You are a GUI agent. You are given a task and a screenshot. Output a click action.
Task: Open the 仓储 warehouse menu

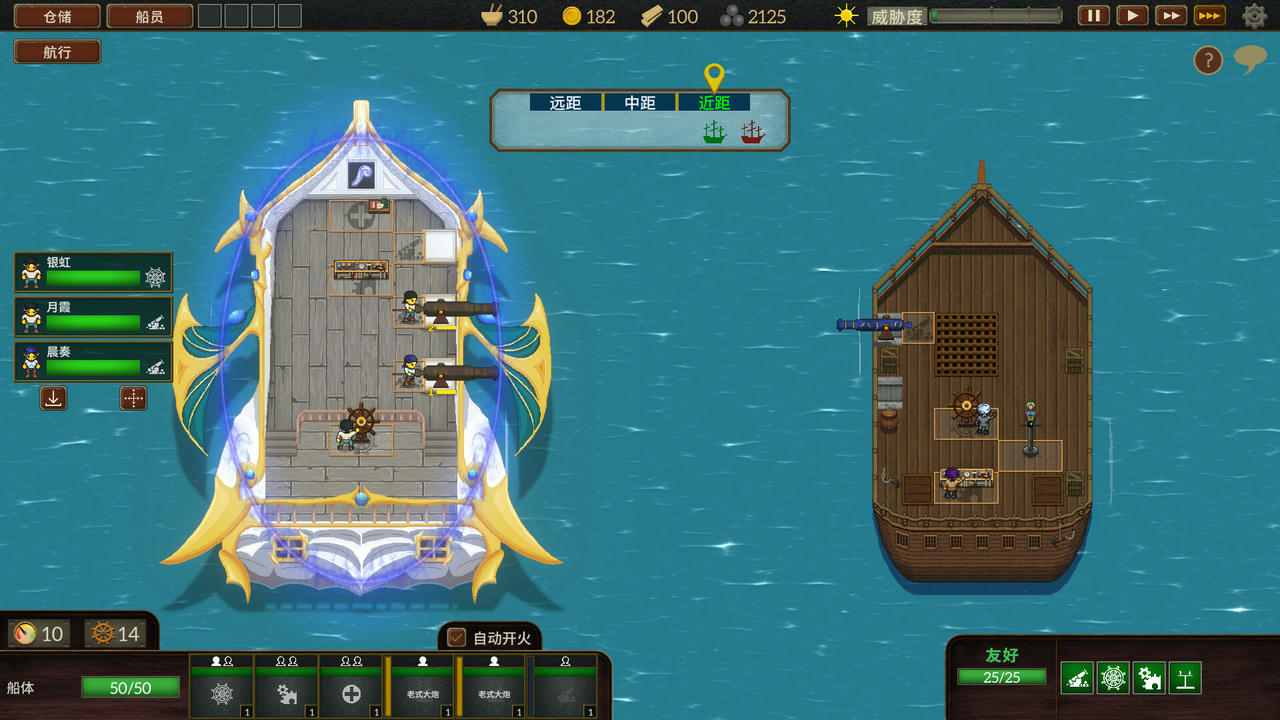55,16
